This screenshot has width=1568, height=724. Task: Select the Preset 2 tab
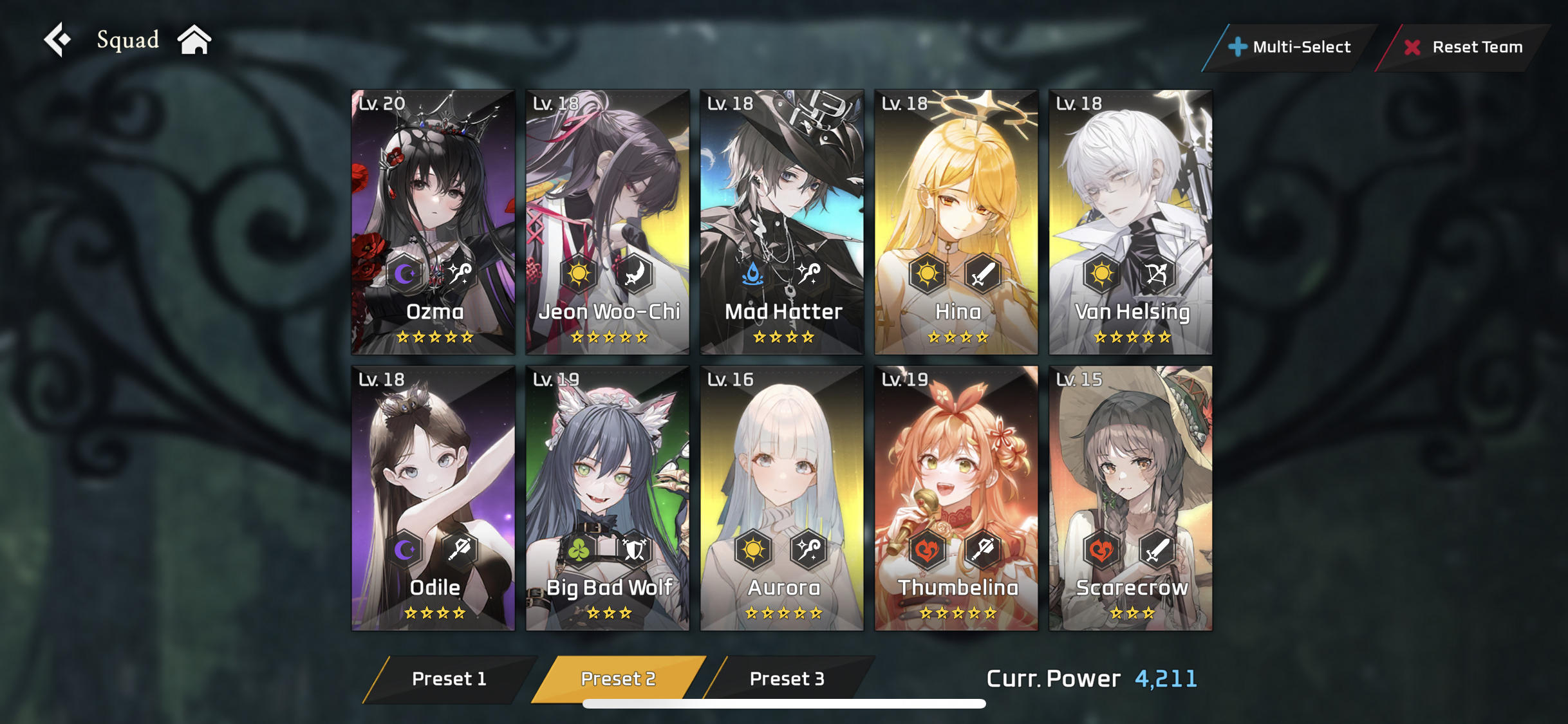[618, 679]
